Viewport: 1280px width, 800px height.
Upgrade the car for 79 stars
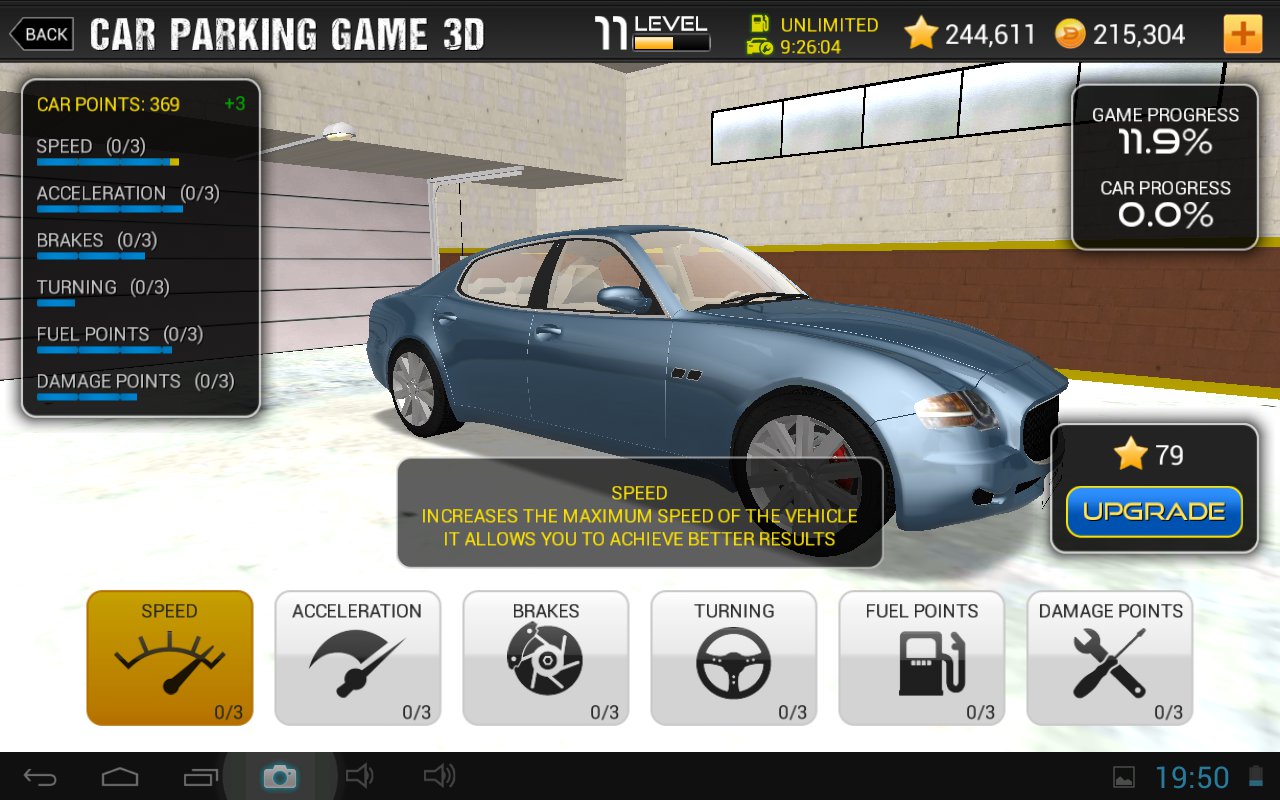(x=1154, y=512)
